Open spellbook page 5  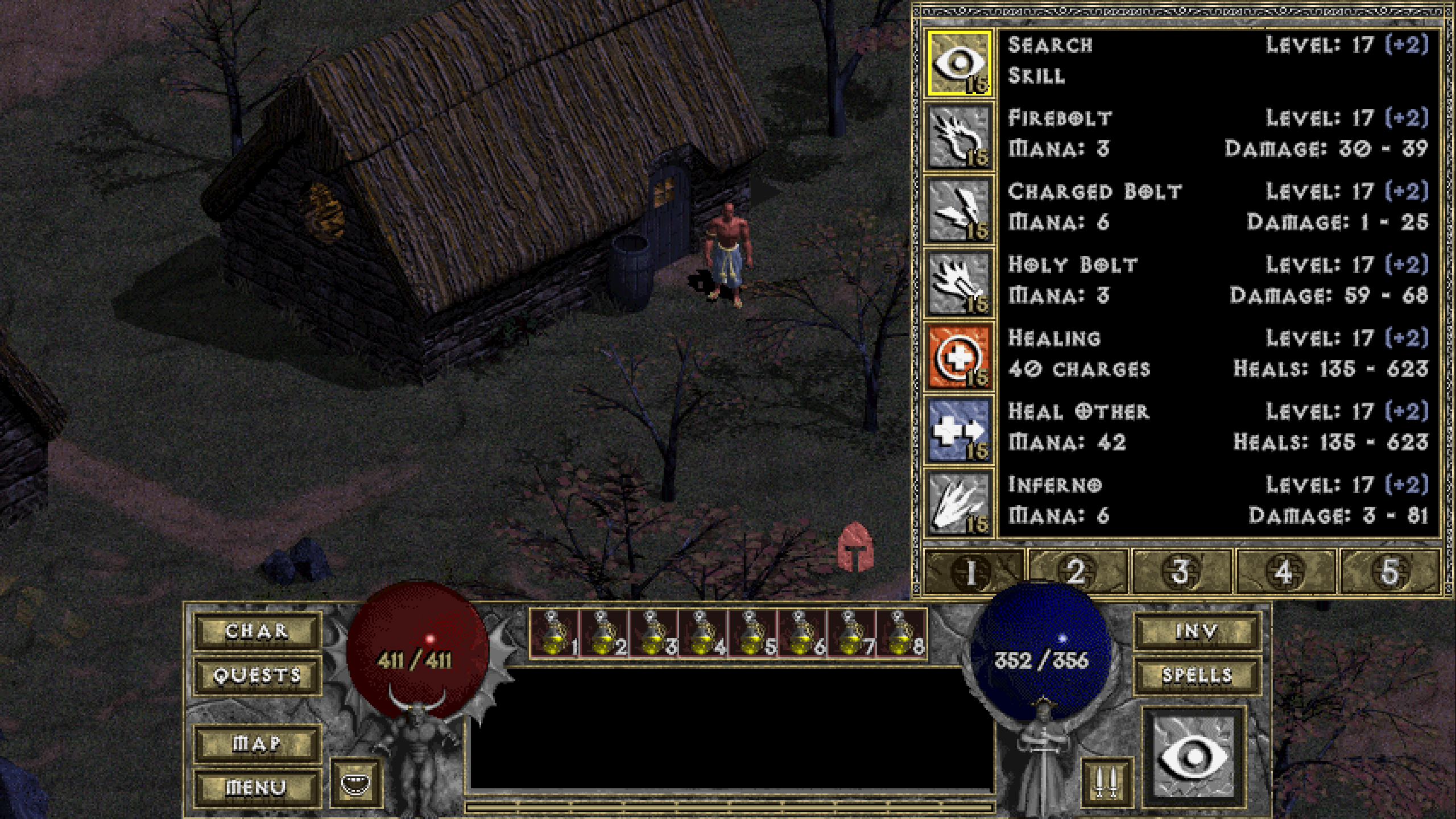click(1389, 572)
